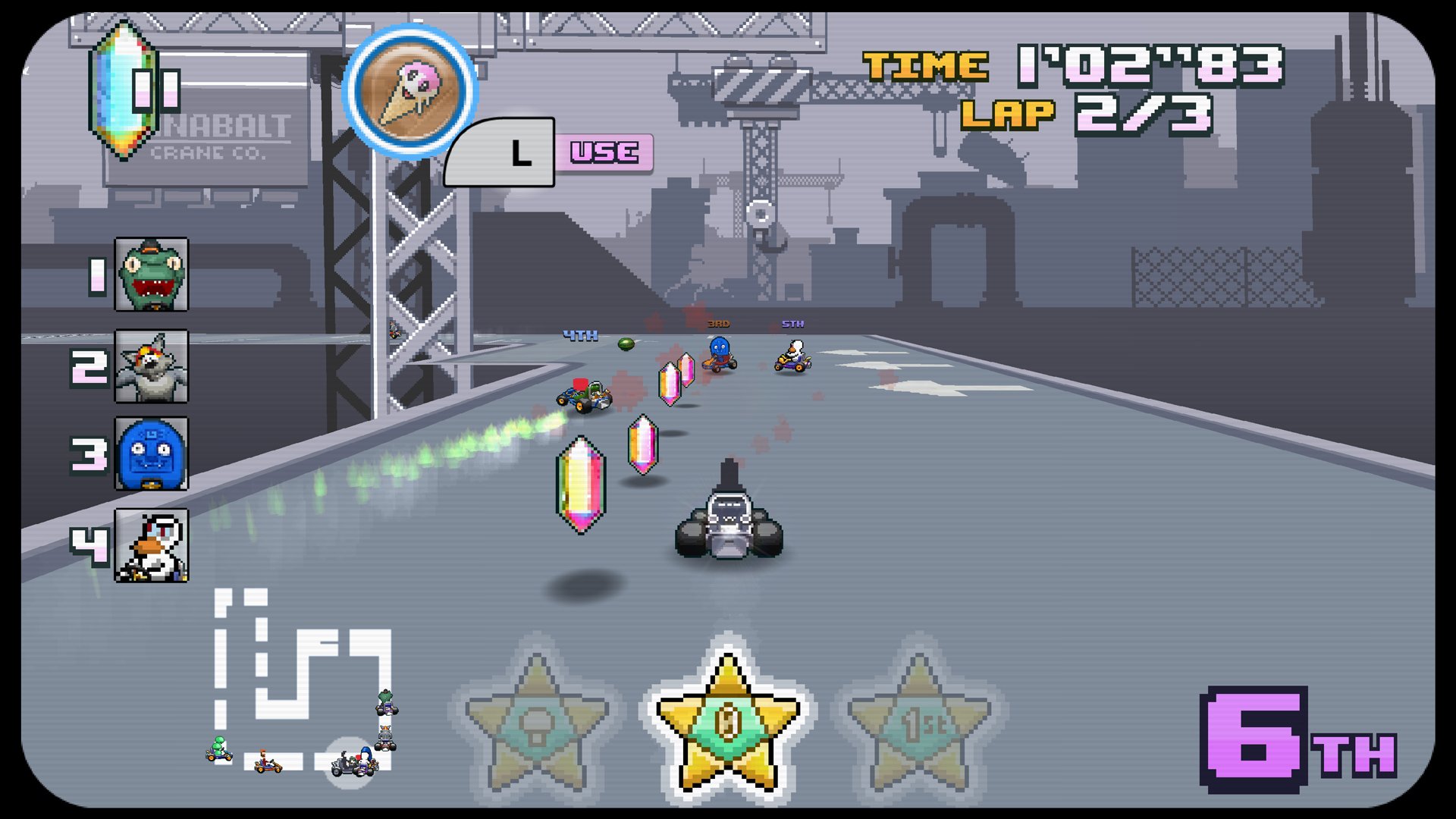1456x819 pixels.
Task: Select the blue blob racer portrait in 3rd place
Action: click(x=152, y=454)
